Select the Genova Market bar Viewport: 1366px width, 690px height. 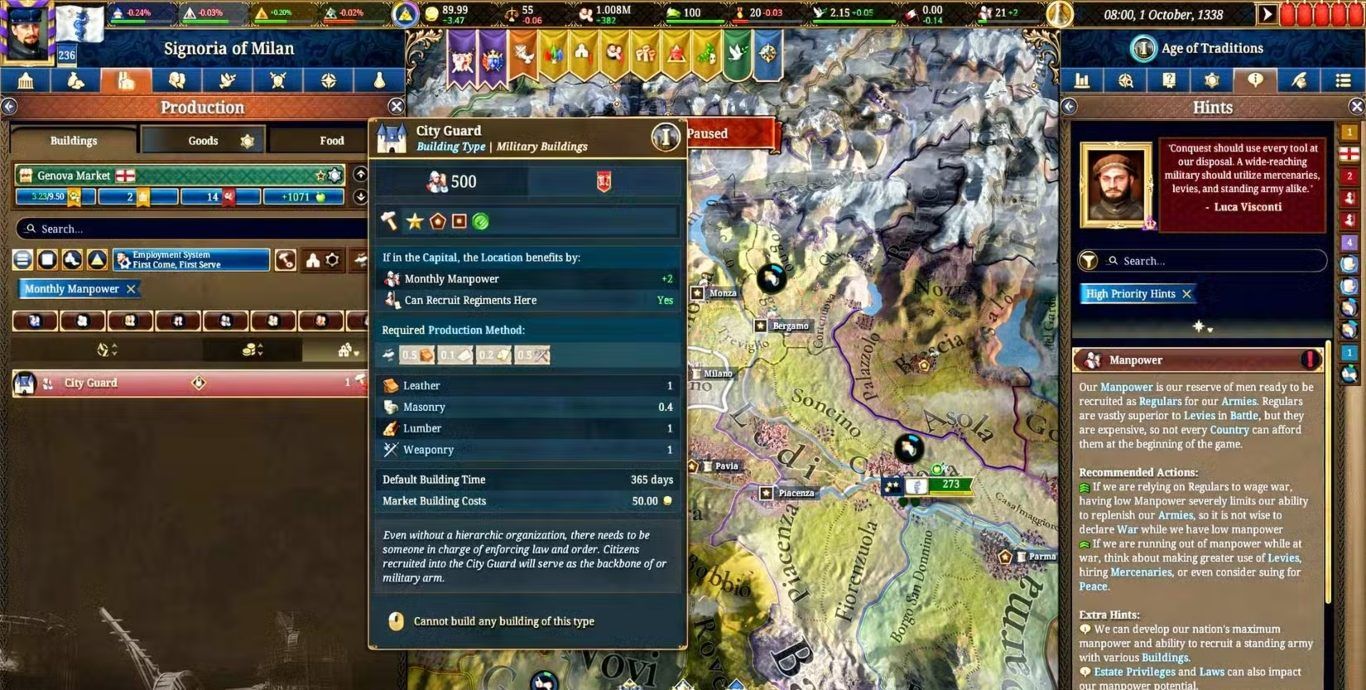coord(180,176)
